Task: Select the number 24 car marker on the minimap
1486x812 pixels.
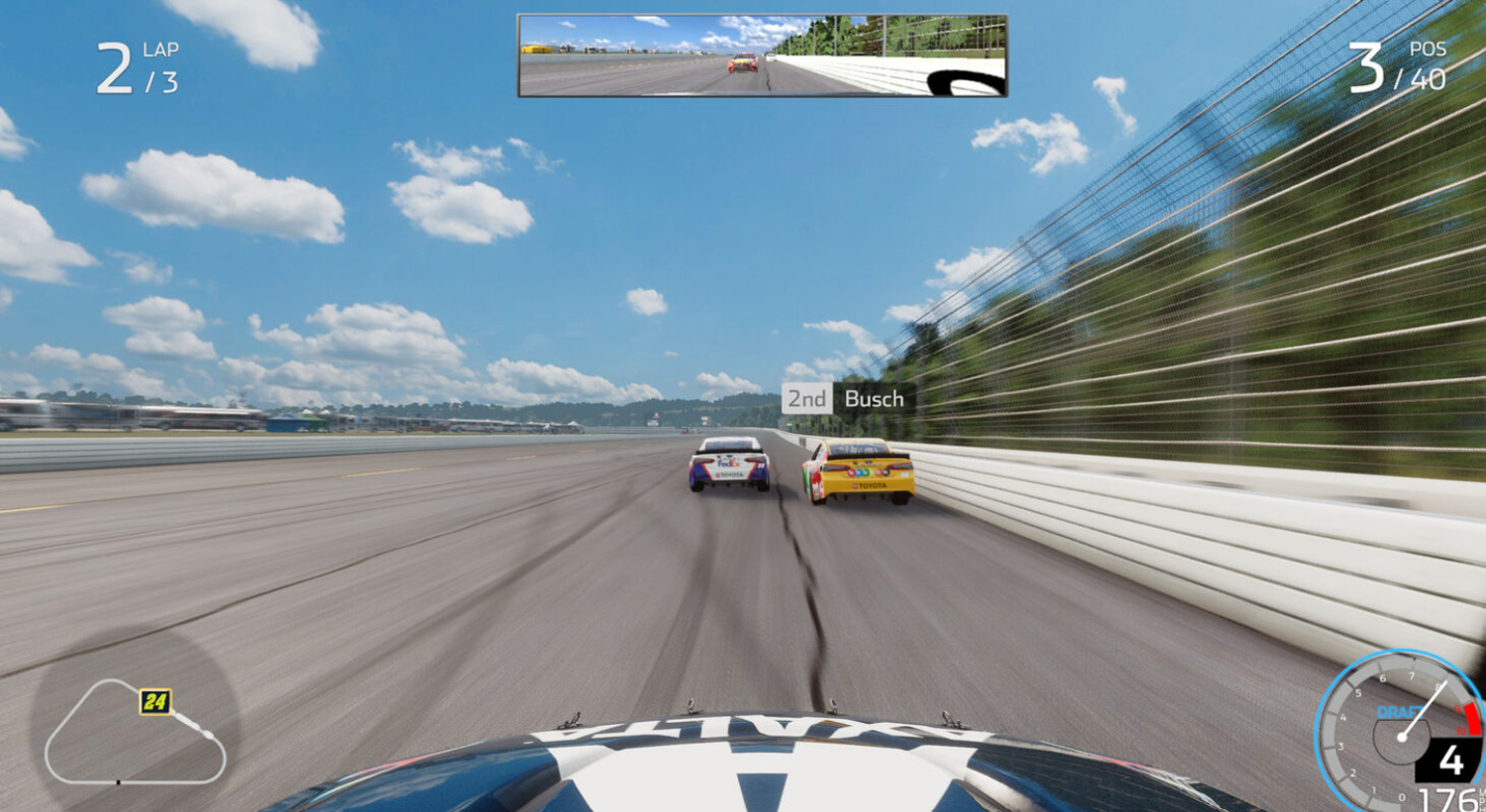Action: tap(156, 702)
